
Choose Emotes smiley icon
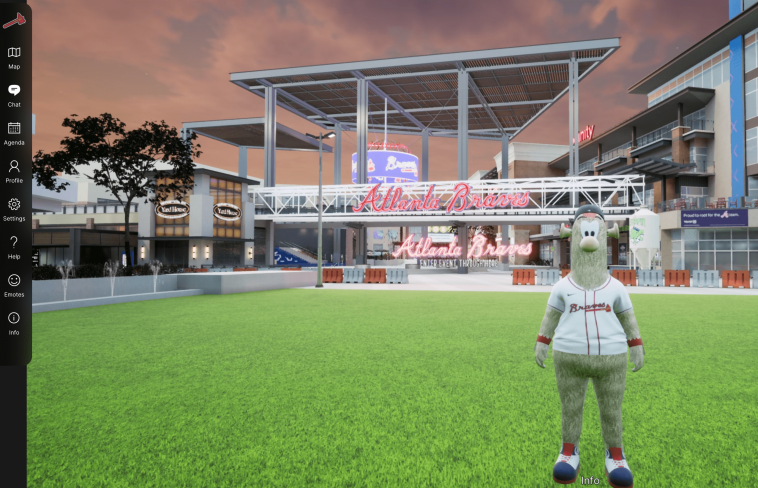[14, 282]
